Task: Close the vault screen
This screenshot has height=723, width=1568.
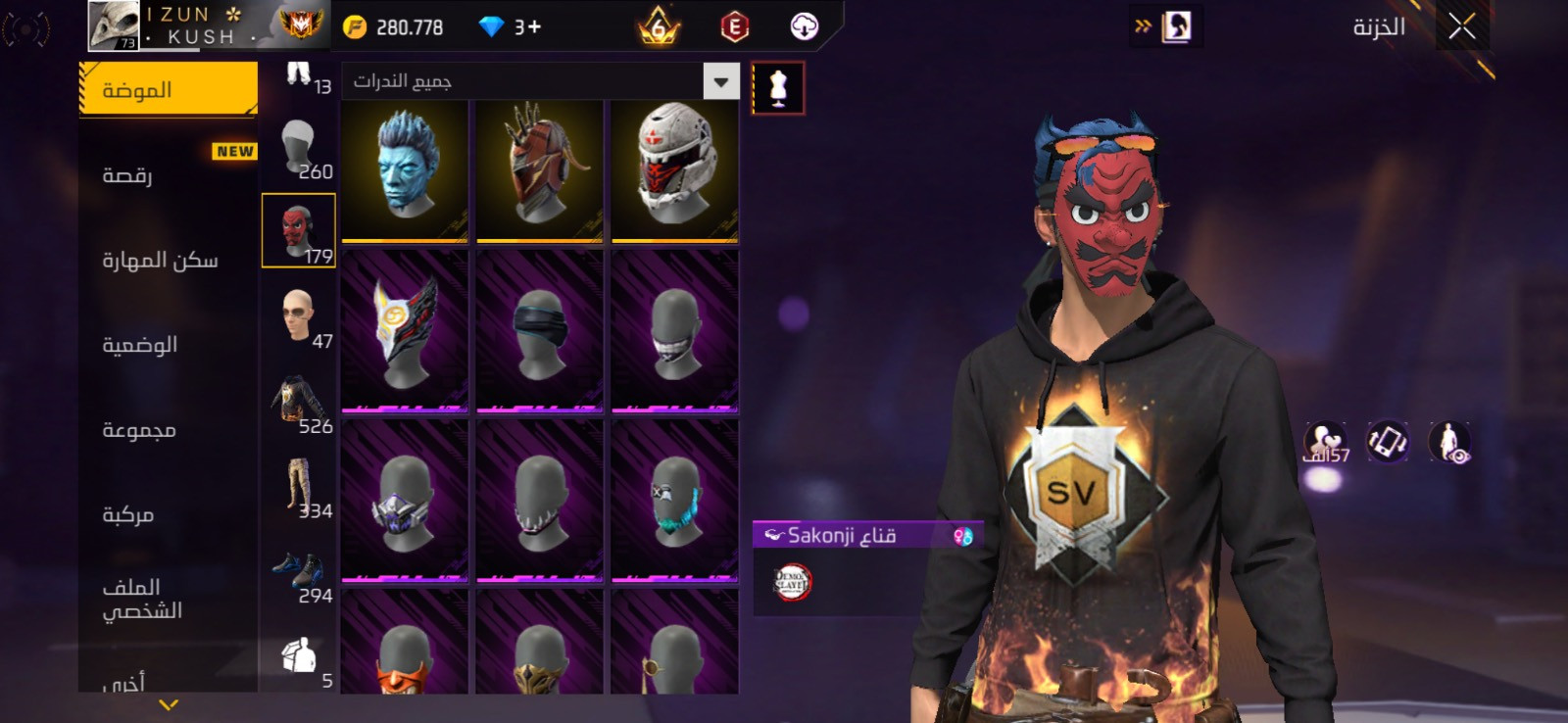Action: click(1461, 26)
